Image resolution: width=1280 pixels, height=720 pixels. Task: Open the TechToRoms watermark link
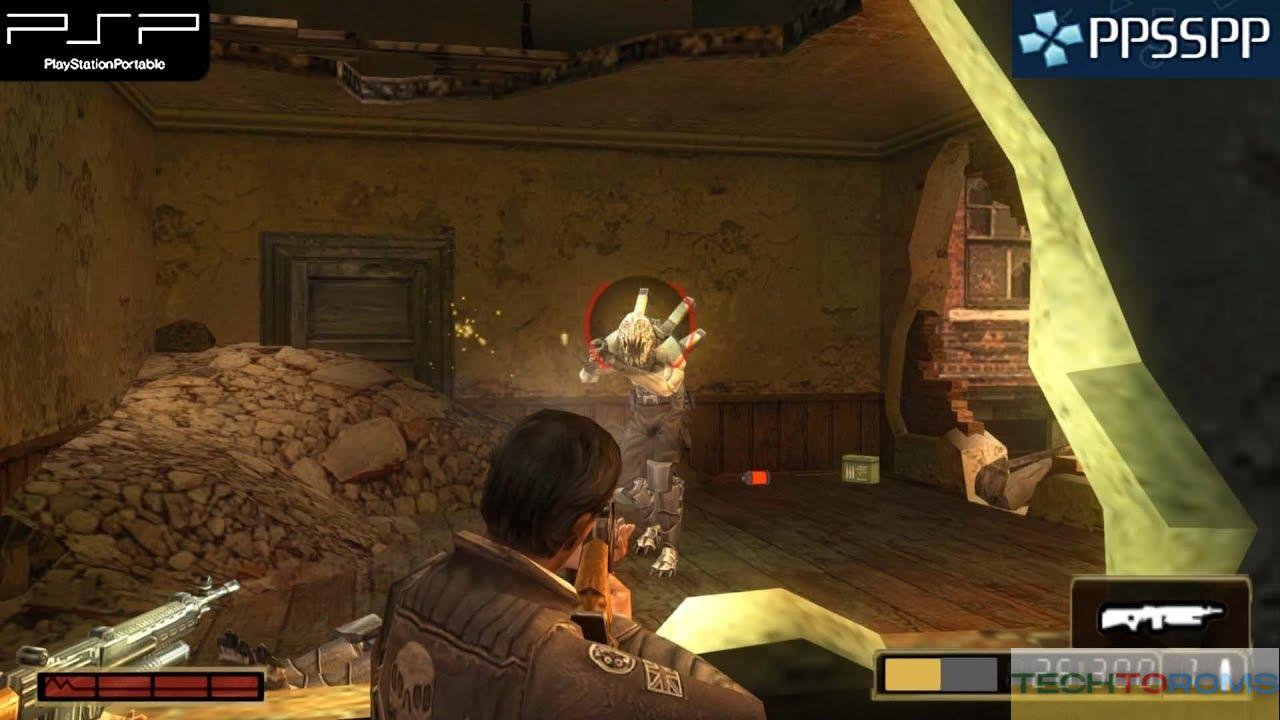pyautogui.click(x=1144, y=683)
